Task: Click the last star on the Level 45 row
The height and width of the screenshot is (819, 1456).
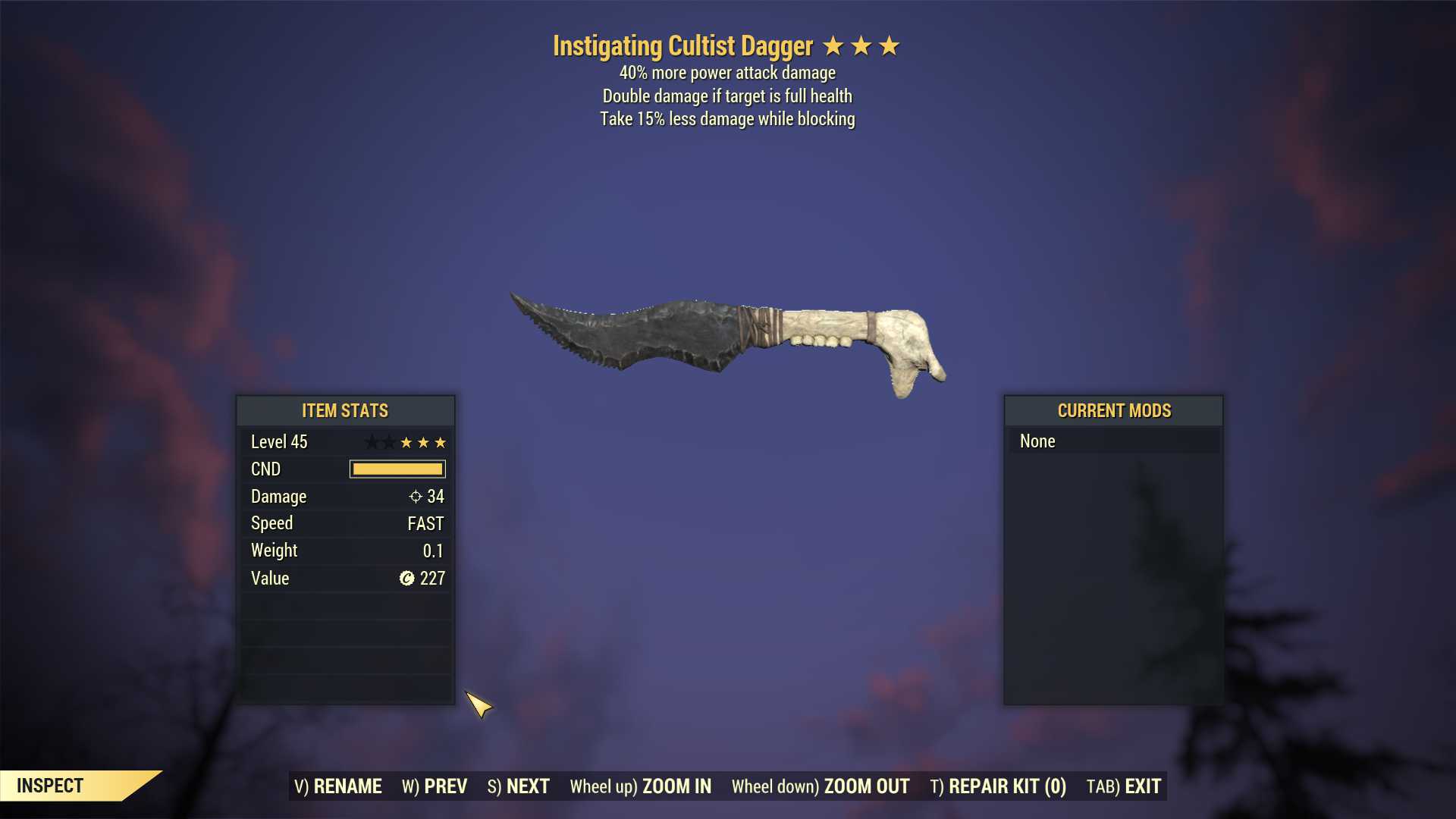Action: click(440, 441)
